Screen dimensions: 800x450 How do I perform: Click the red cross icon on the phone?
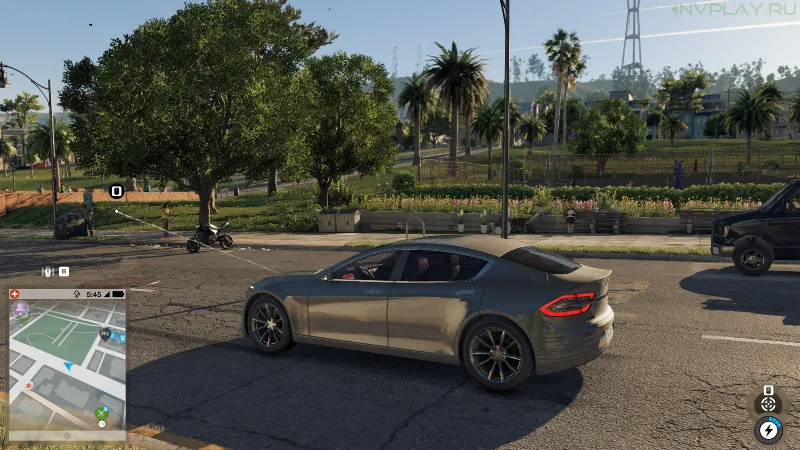tap(15, 294)
